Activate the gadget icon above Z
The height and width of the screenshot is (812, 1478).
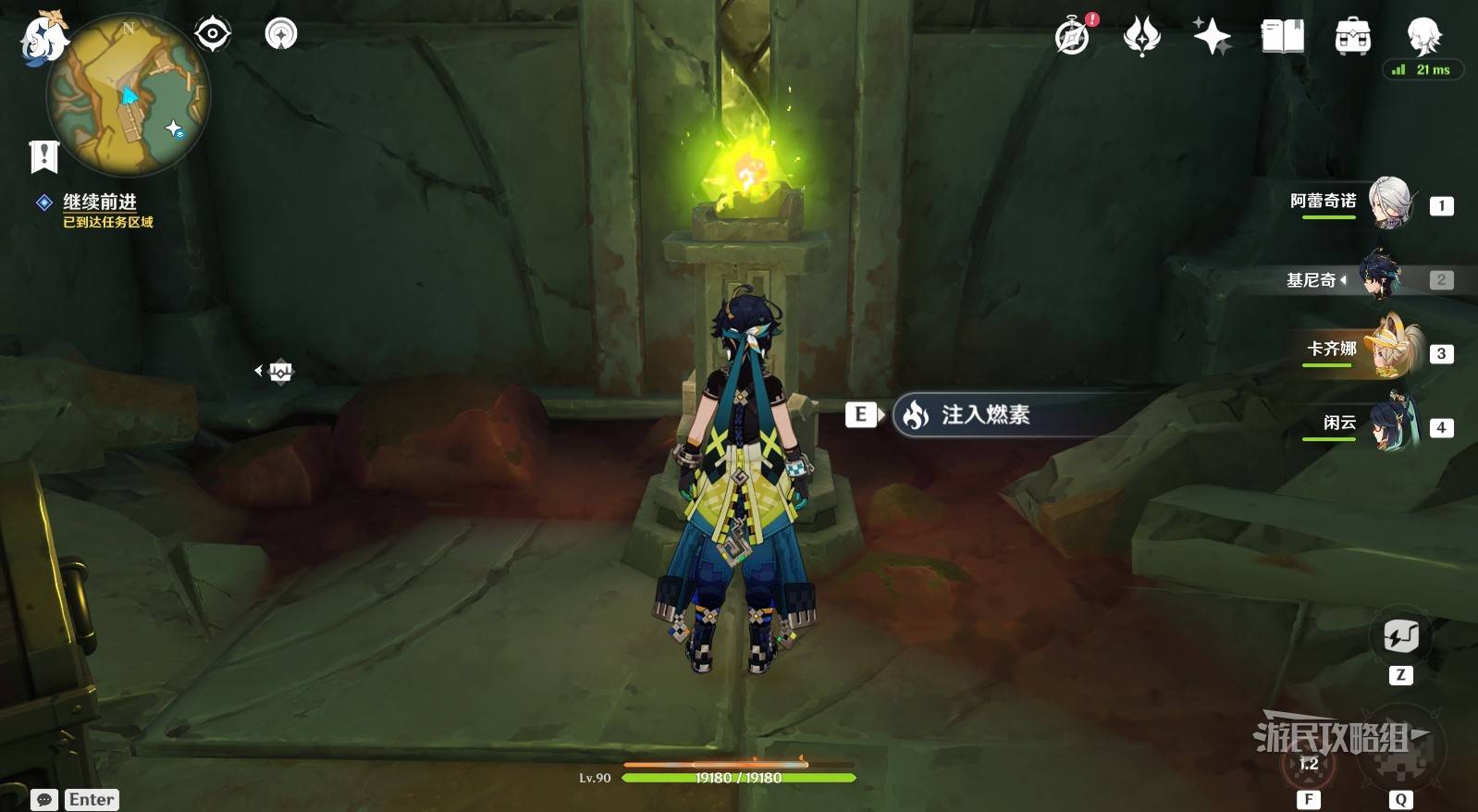tap(1400, 636)
